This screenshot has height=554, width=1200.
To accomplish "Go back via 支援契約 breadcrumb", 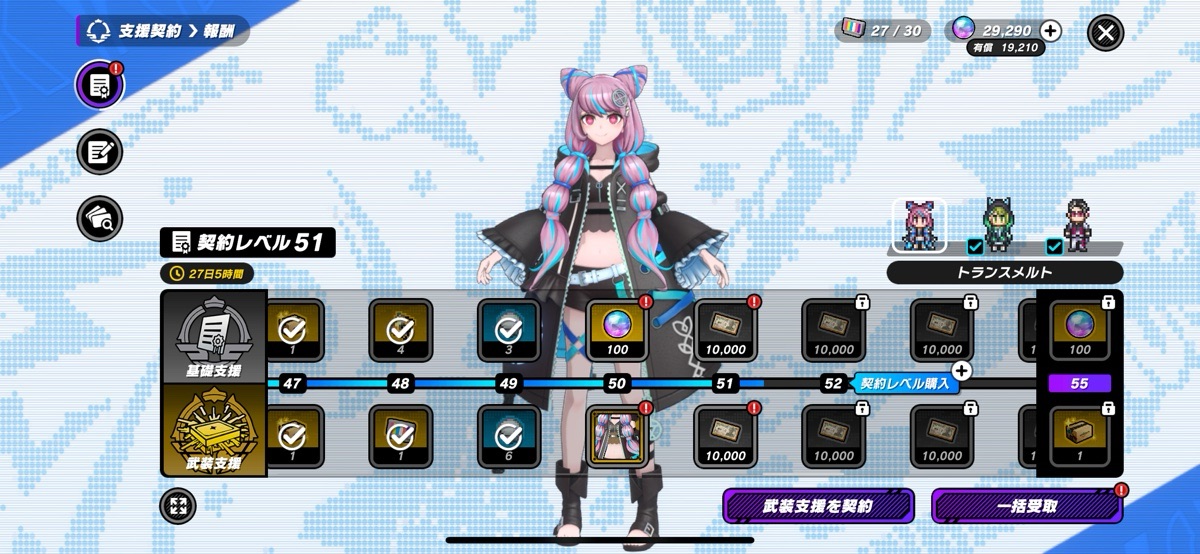I will coord(149,31).
